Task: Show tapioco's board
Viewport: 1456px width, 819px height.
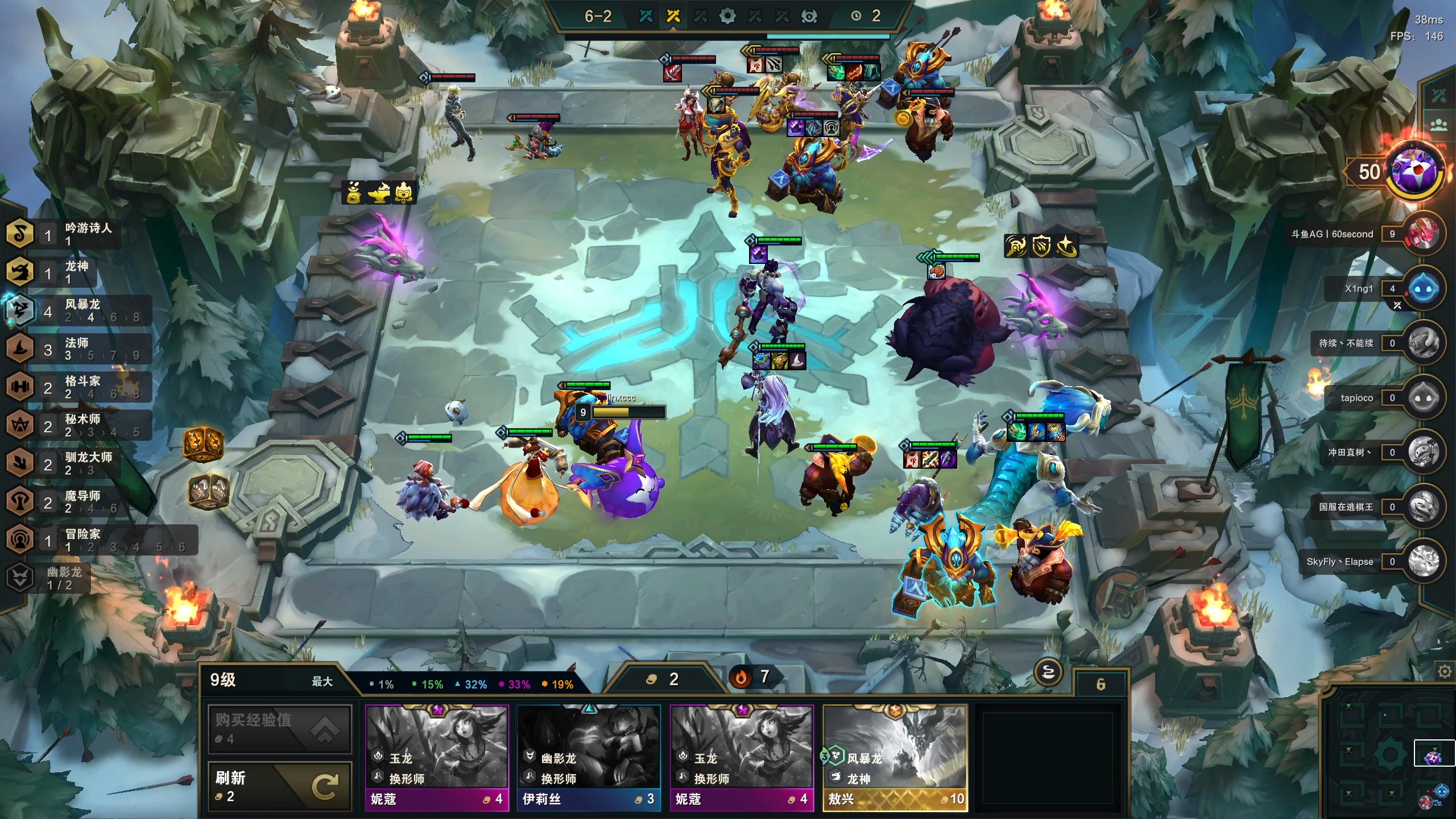Action: (1423, 398)
